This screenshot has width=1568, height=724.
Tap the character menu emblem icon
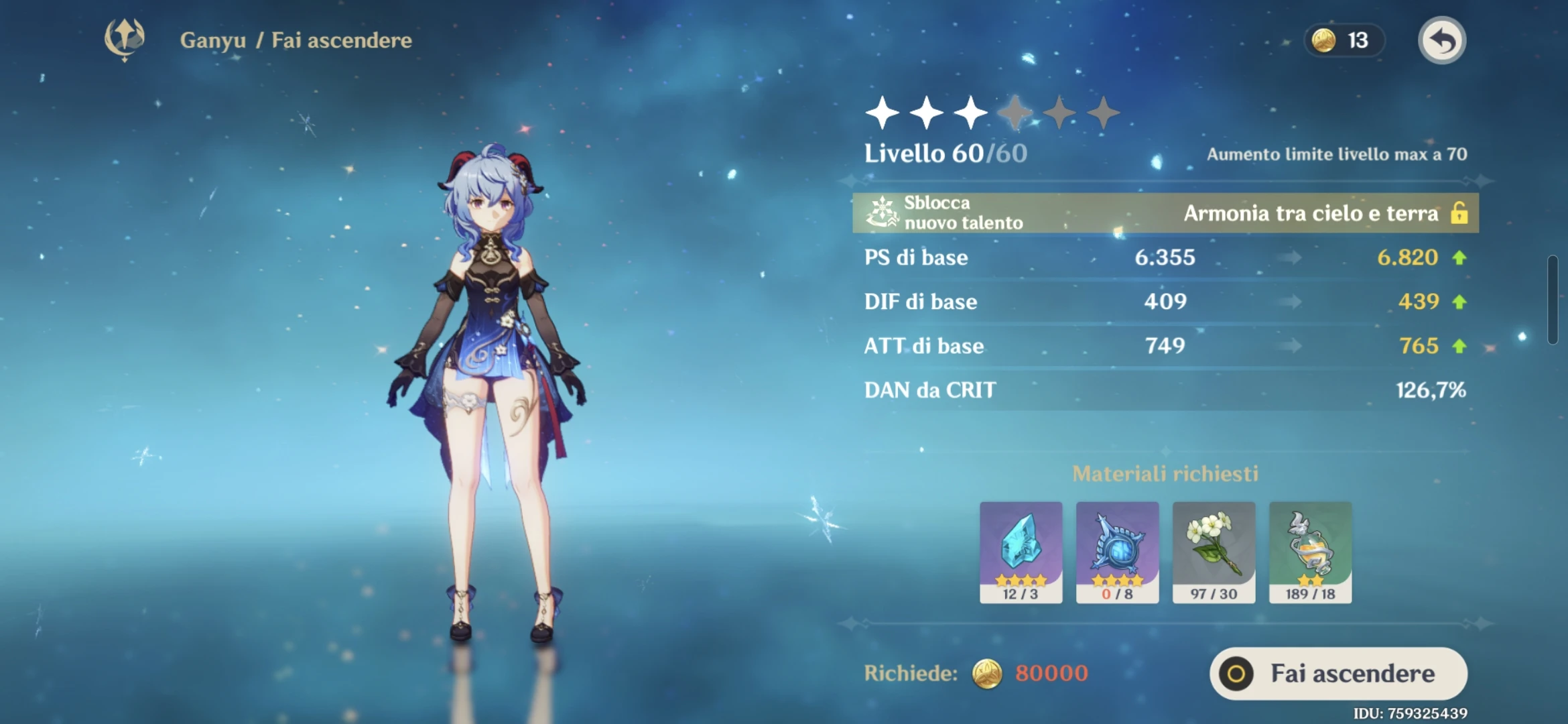(125, 40)
